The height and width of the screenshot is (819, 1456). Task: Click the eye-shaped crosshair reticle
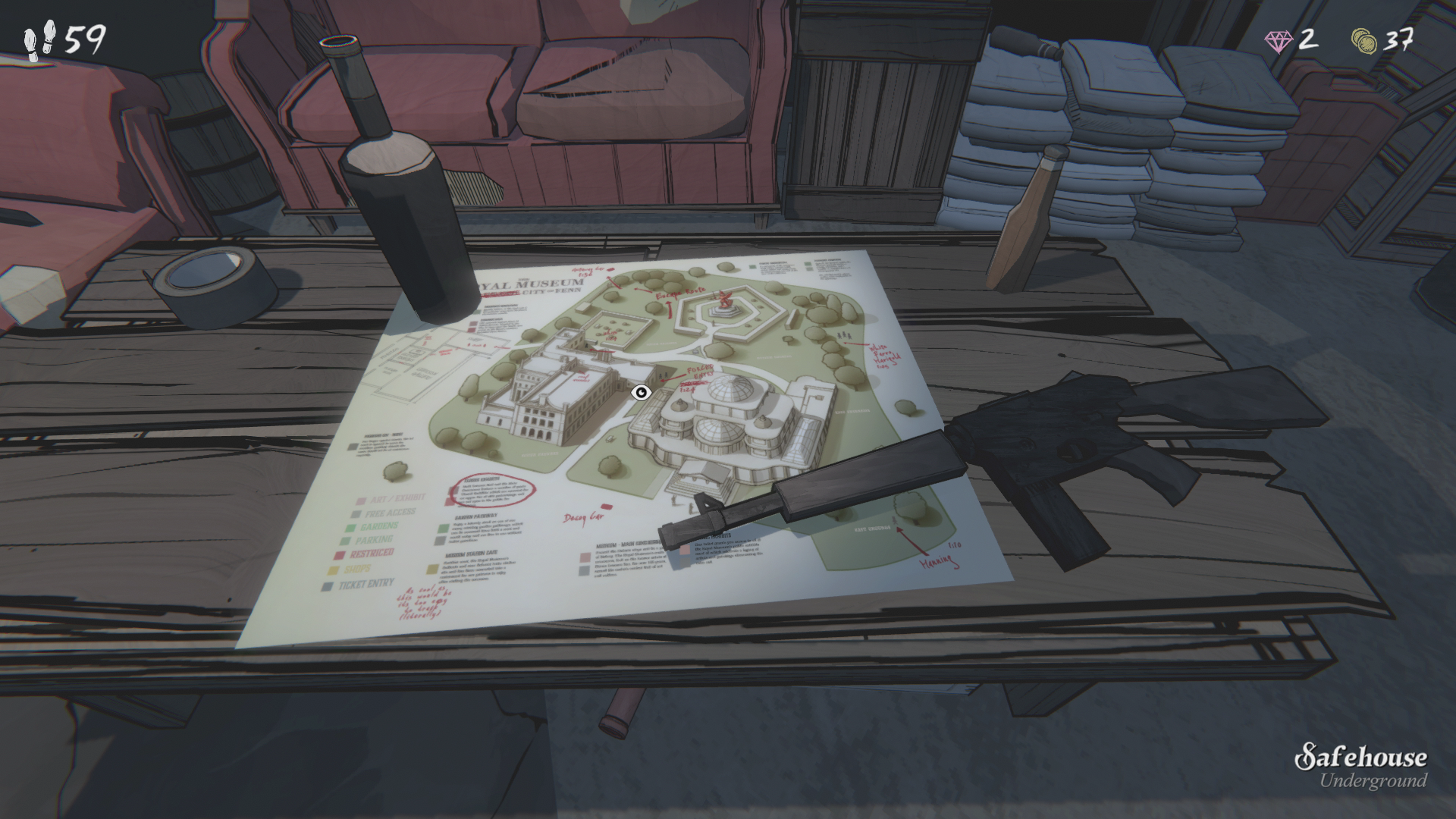(641, 393)
